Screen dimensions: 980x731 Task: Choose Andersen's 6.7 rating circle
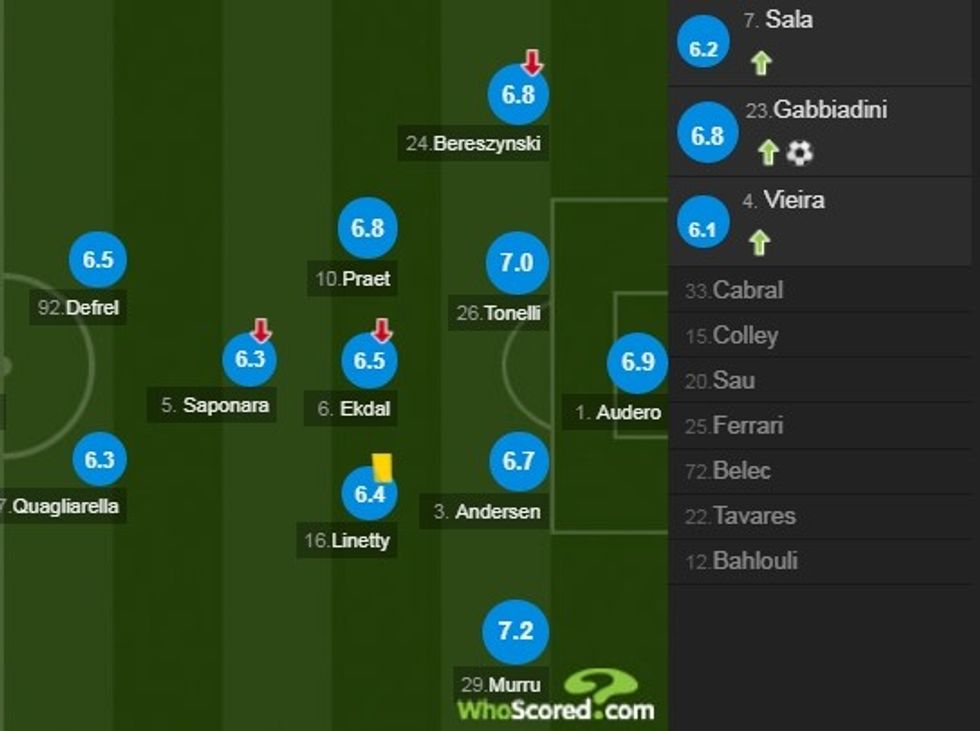(x=518, y=461)
